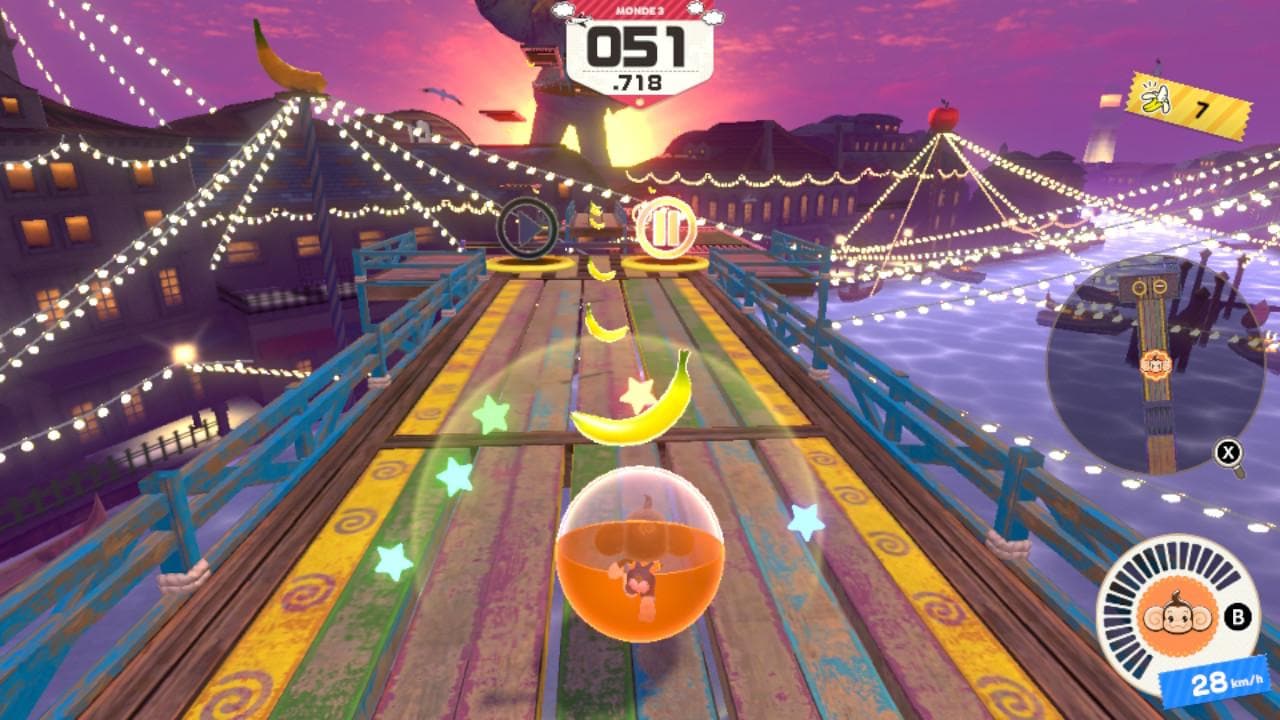Screen dimensions: 1280x720
Task: Click the magnifying glass minimap zoom icon
Action: 1228,455
